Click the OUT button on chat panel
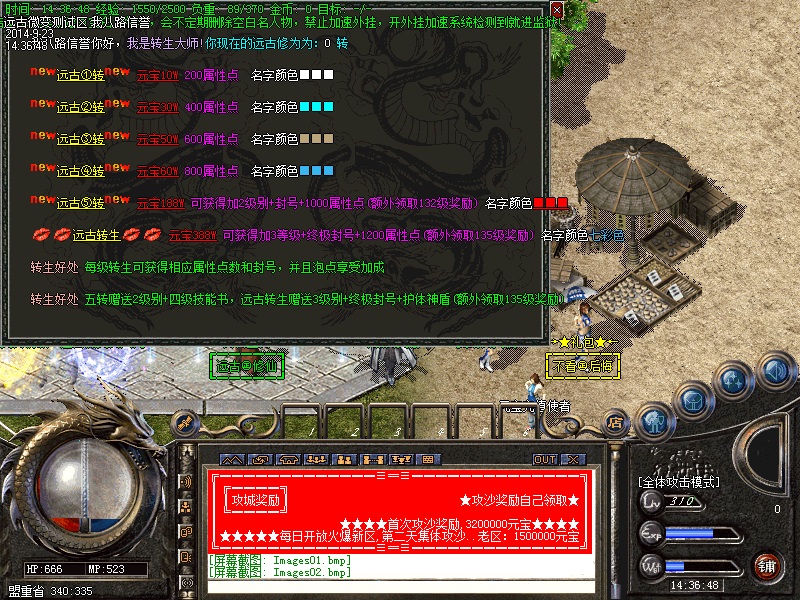800x600 pixels. tap(545, 459)
